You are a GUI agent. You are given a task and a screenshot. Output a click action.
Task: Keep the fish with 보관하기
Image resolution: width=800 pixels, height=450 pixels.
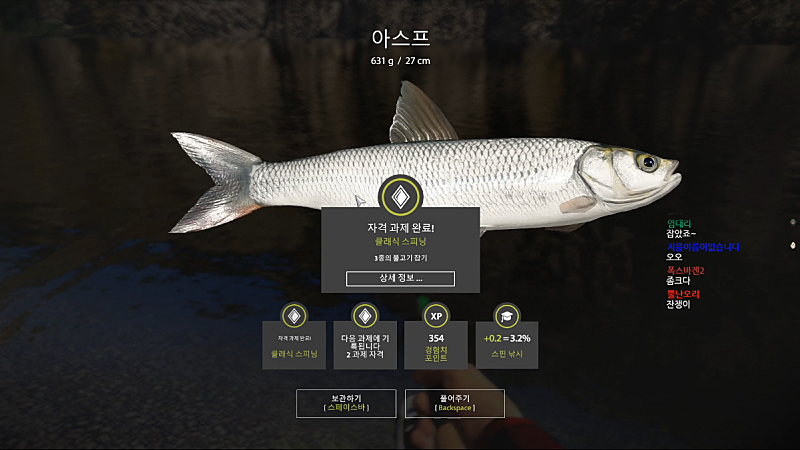tap(346, 403)
